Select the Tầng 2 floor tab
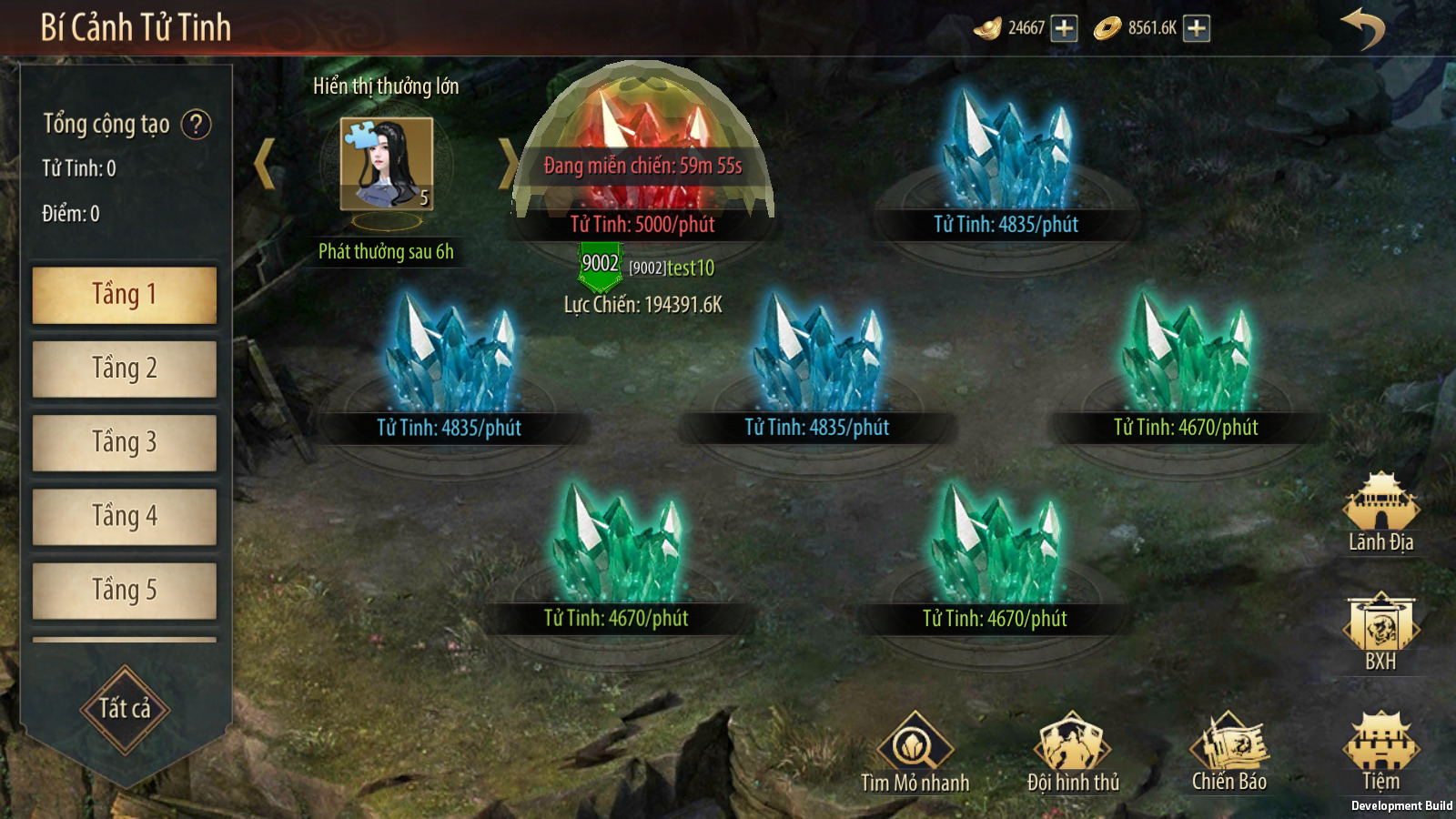Image resolution: width=1456 pixels, height=819 pixels. [x=125, y=369]
